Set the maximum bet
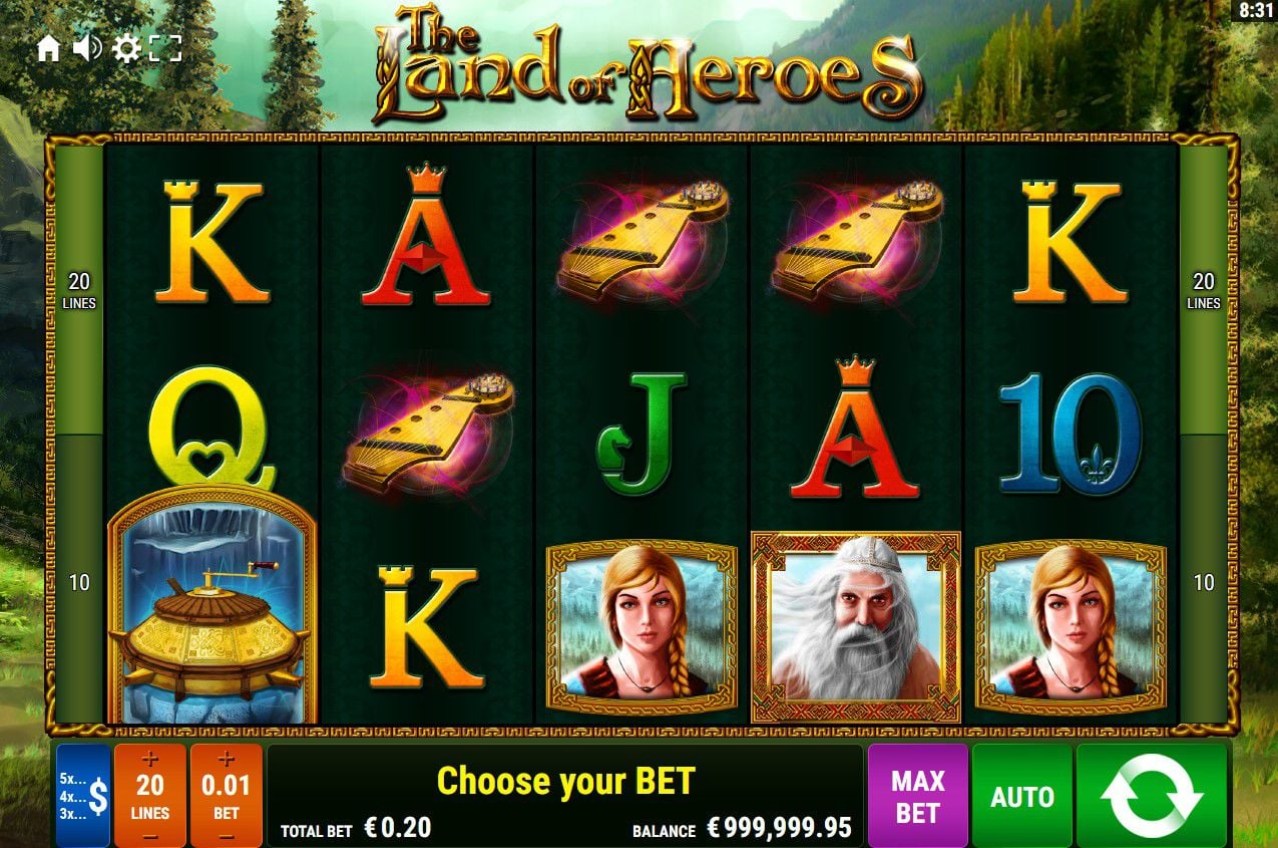 click(917, 796)
